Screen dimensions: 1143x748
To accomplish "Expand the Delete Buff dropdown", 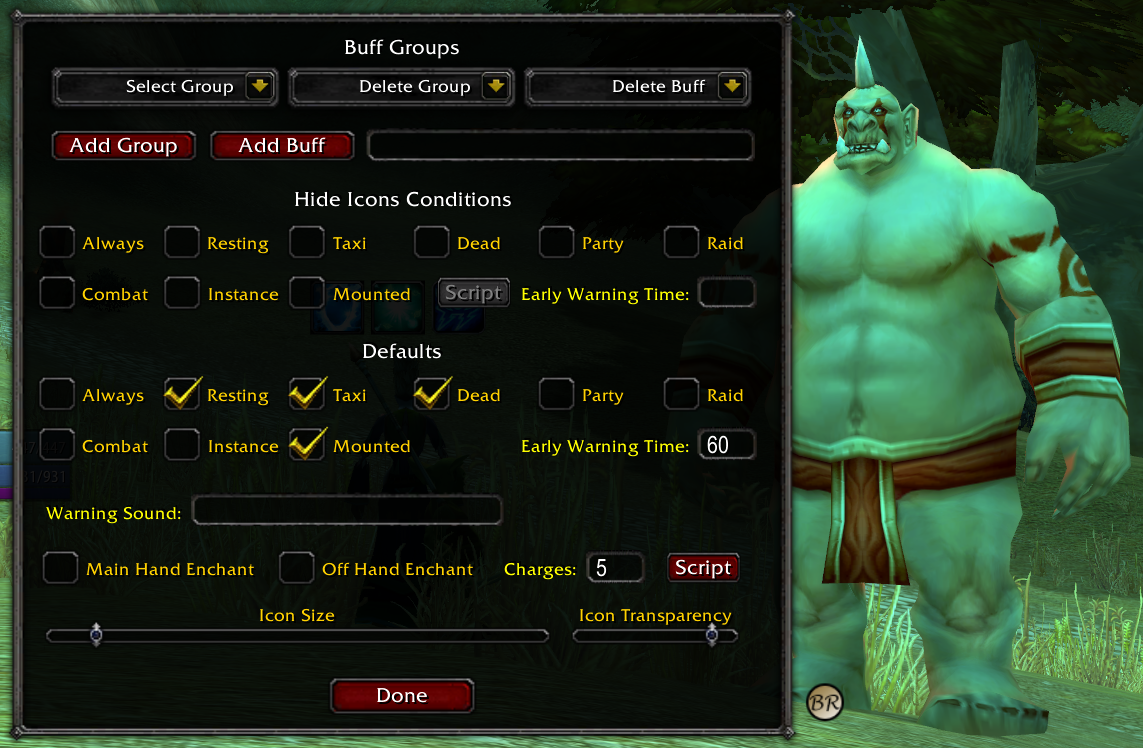I will [x=733, y=87].
